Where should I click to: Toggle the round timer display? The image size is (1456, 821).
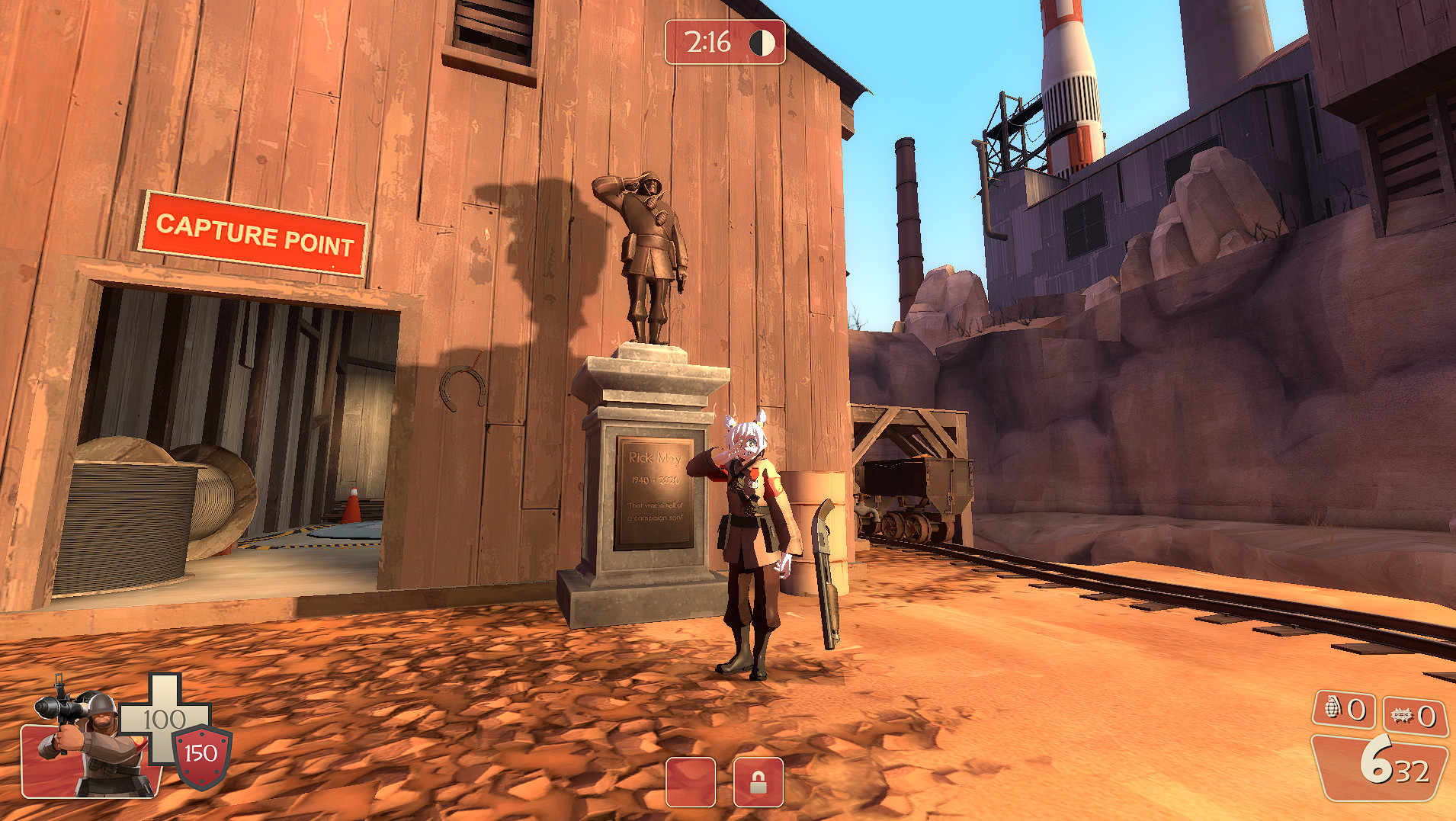click(709, 43)
